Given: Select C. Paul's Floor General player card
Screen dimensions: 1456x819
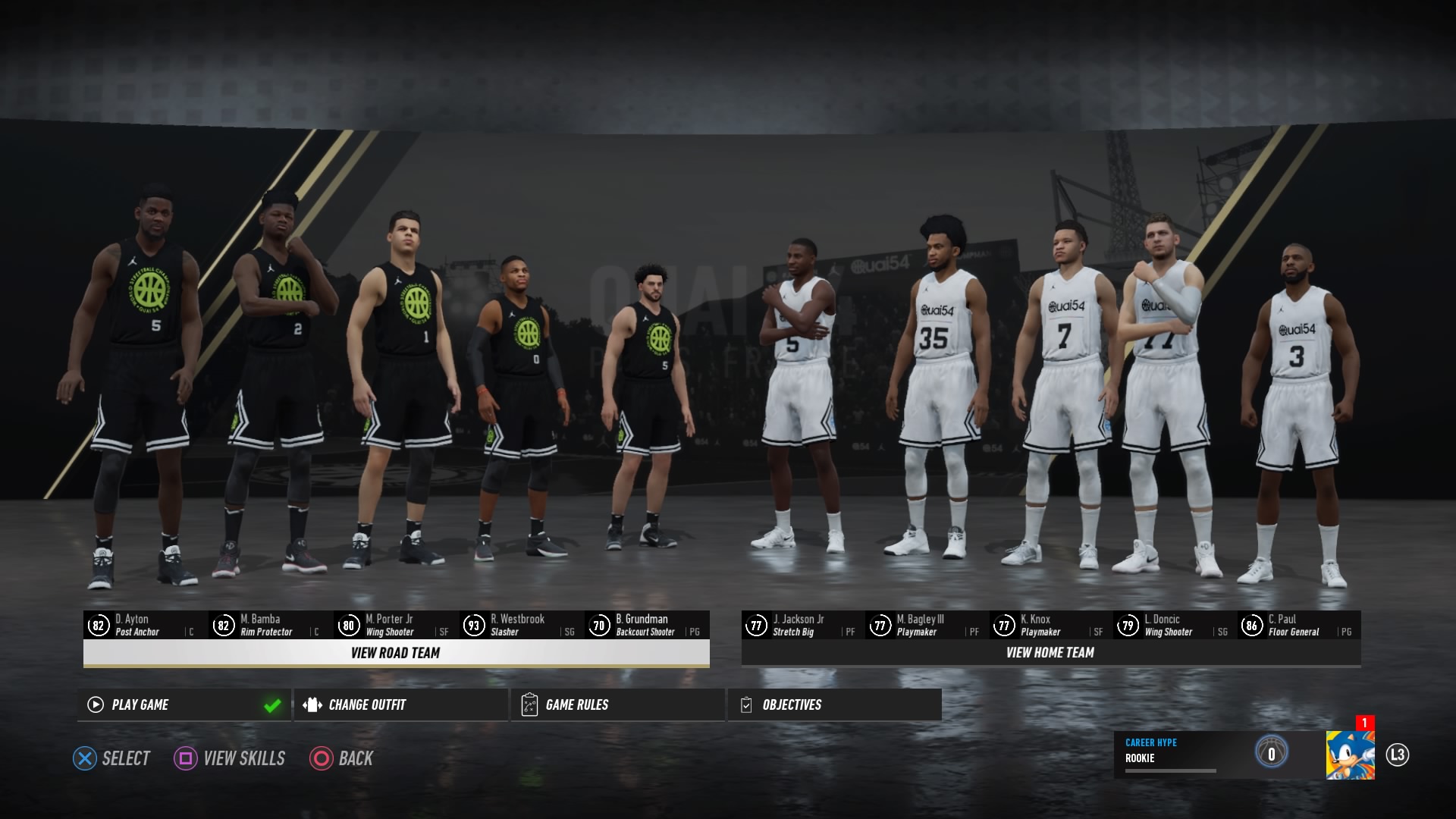Looking at the screenshot, I should [1297, 624].
